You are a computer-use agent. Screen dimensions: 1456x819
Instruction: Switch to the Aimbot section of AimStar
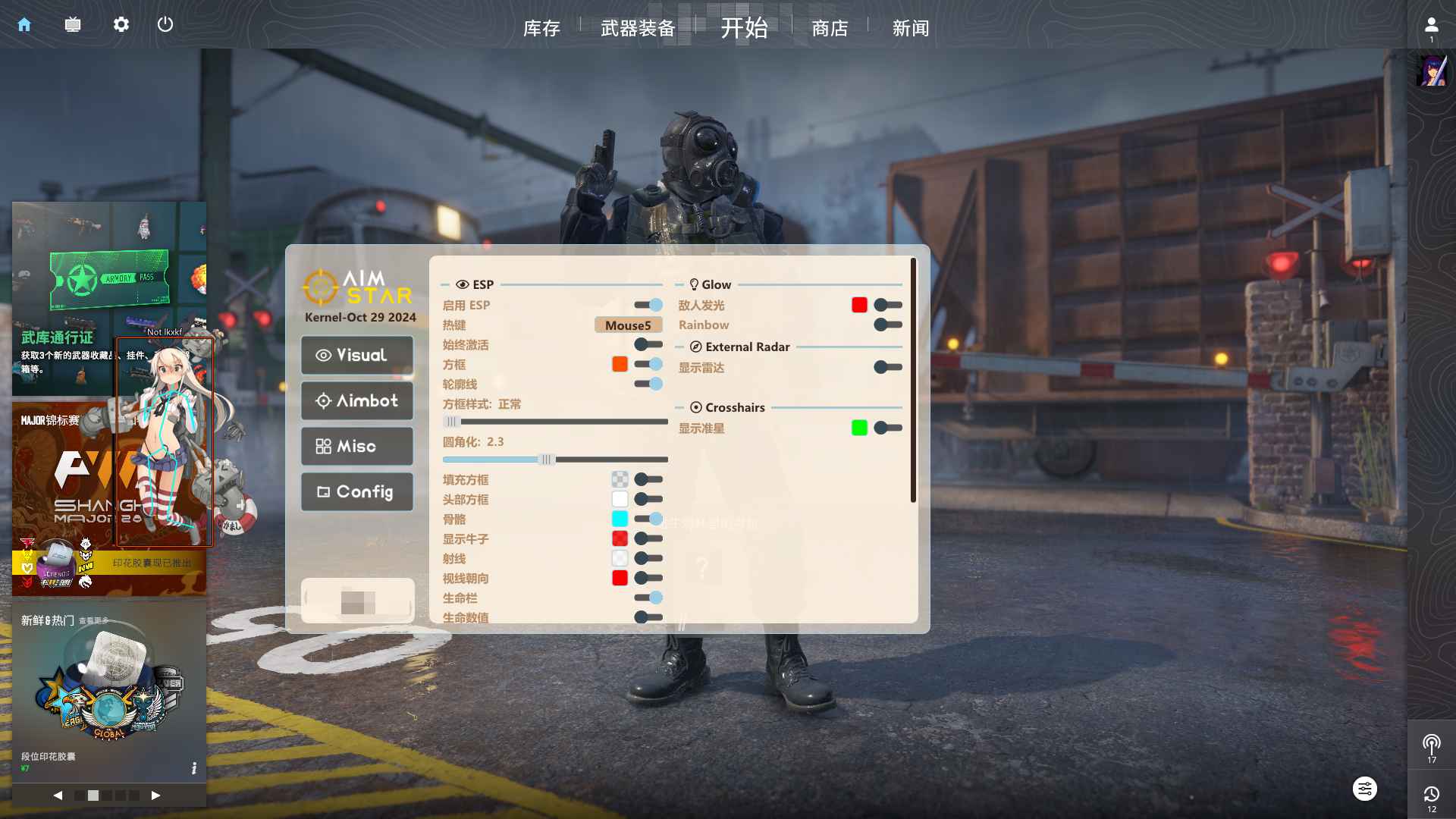[x=356, y=400]
